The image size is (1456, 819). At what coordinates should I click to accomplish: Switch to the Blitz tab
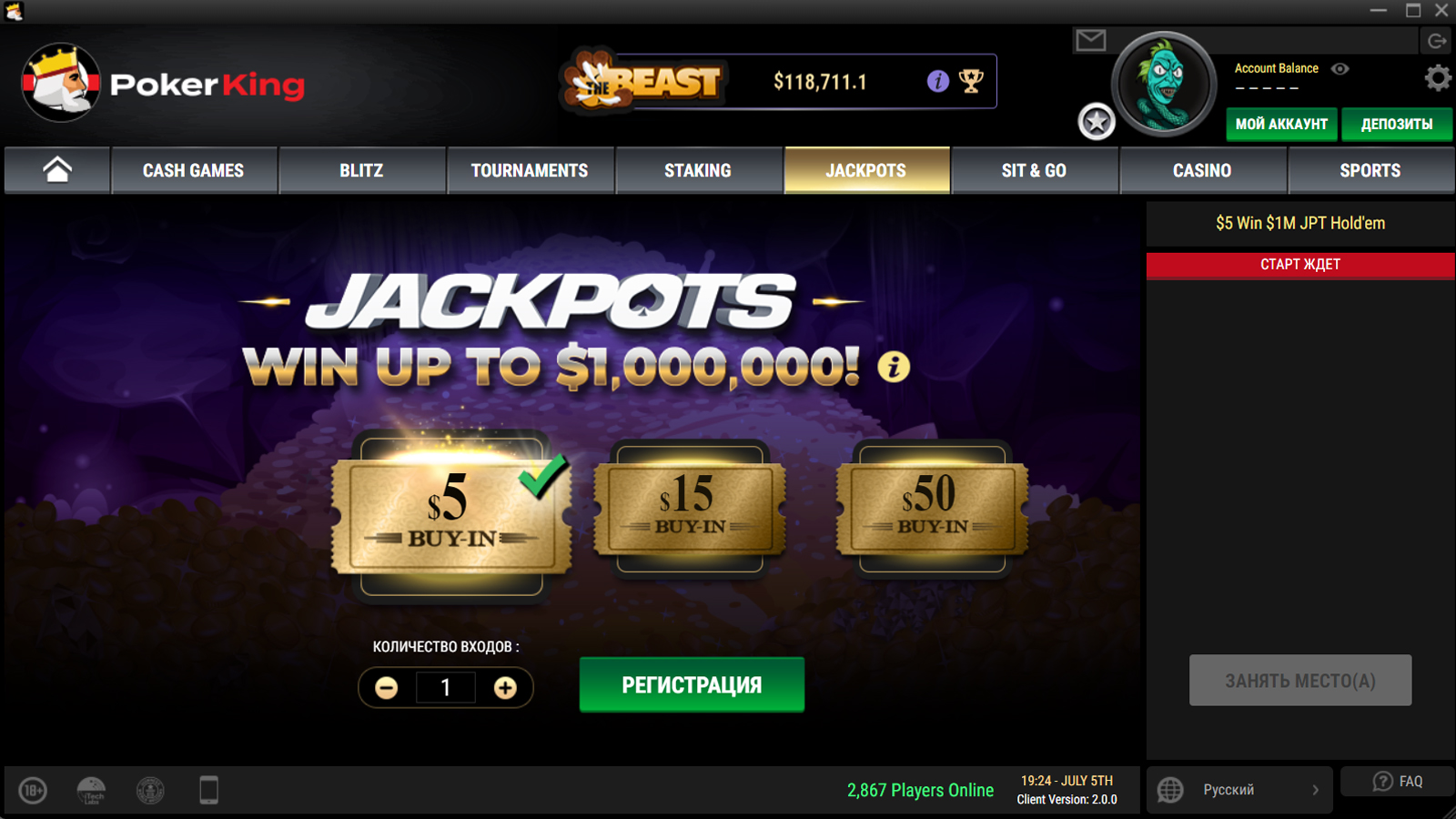(x=361, y=170)
